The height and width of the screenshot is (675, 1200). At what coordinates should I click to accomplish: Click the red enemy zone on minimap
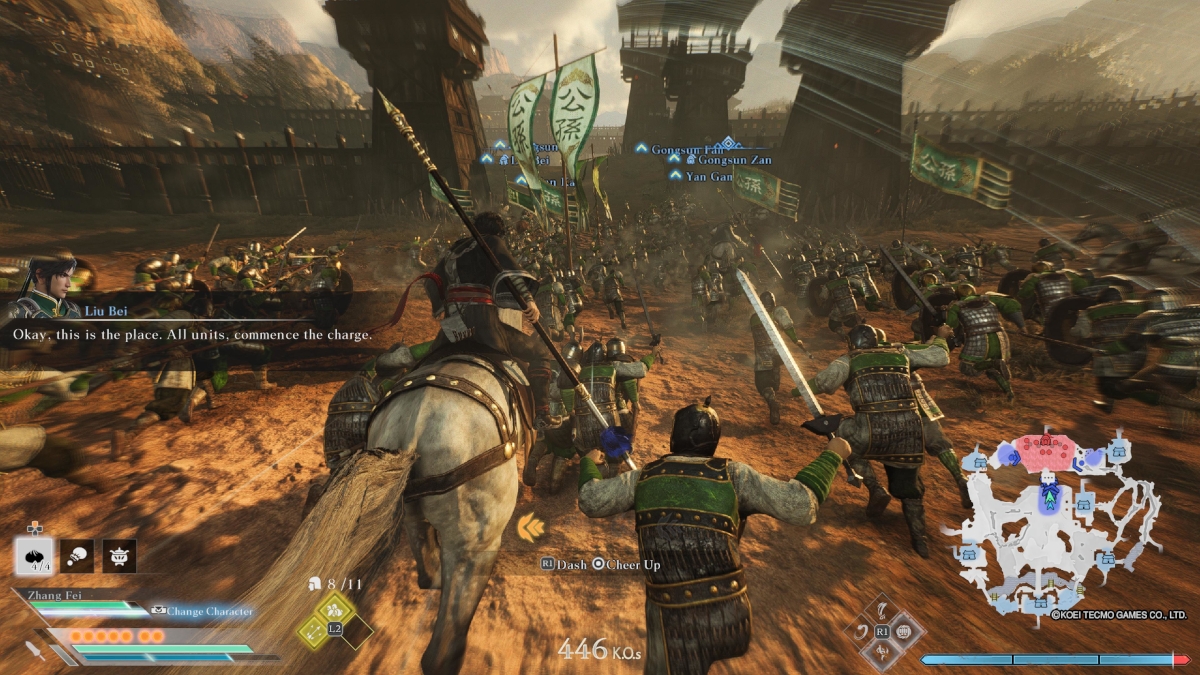pos(1044,451)
